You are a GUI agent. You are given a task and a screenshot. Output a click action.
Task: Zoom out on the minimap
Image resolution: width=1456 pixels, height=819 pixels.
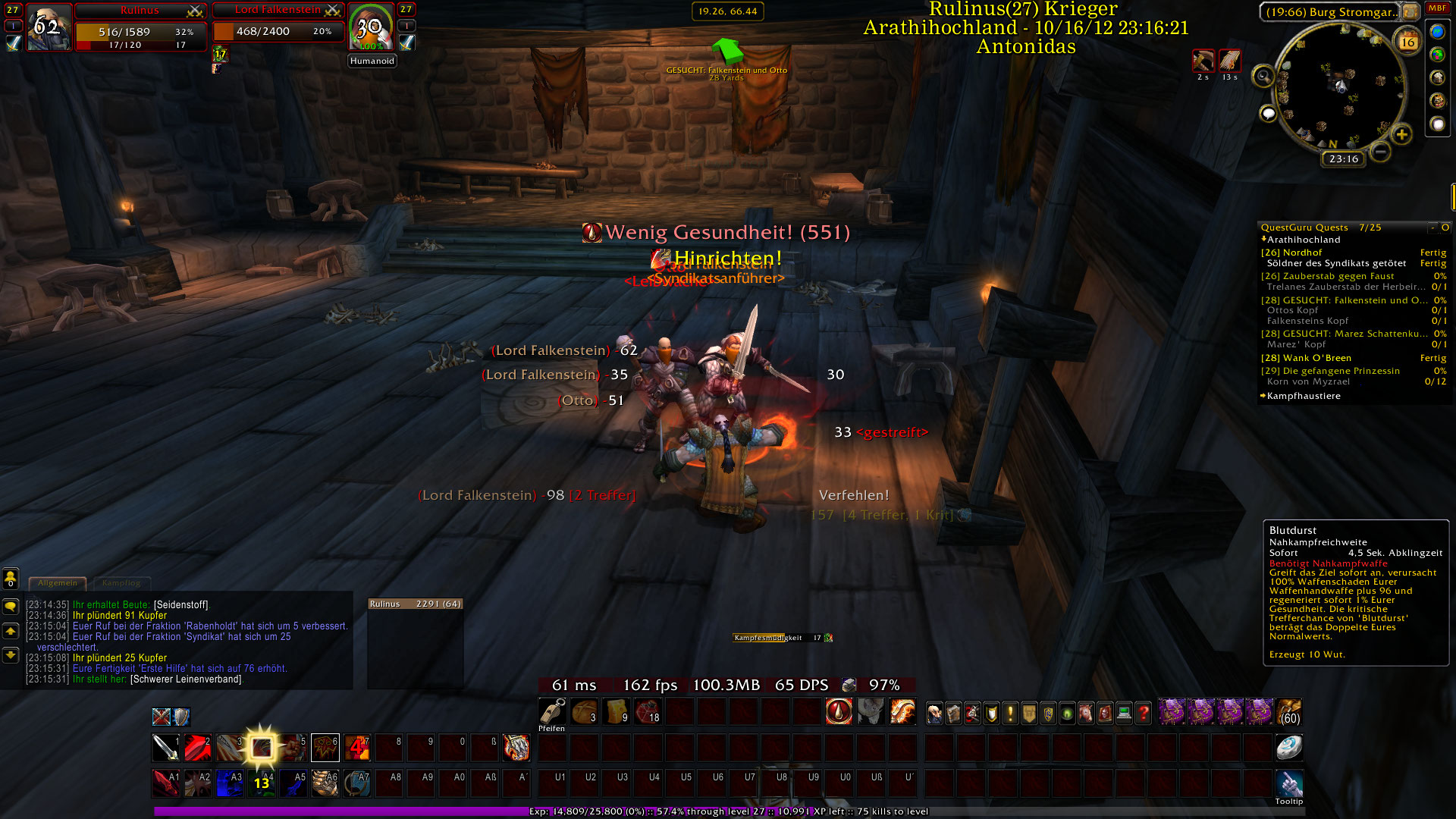[x=1381, y=152]
